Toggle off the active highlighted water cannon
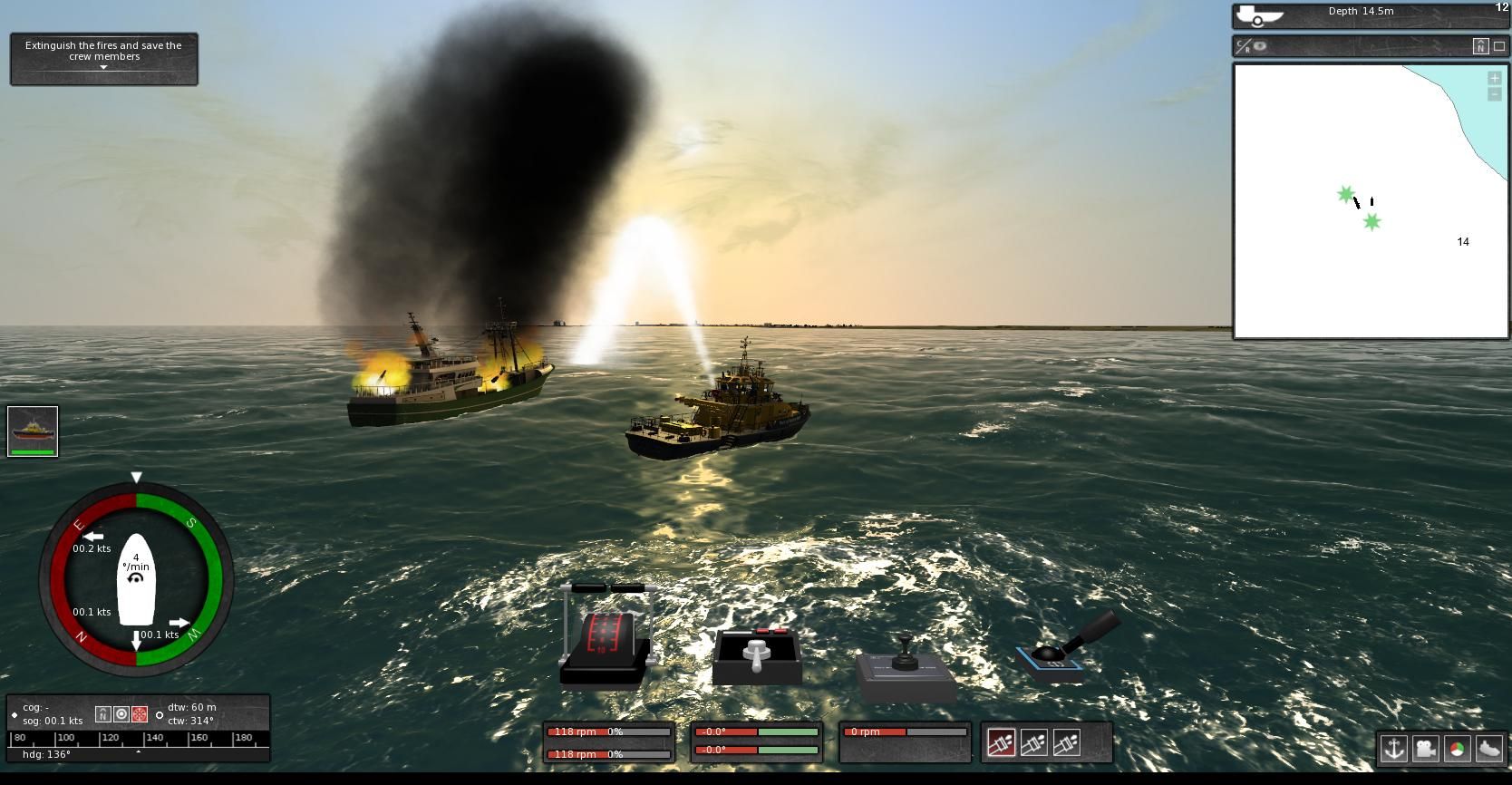1512x785 pixels. (1002, 741)
